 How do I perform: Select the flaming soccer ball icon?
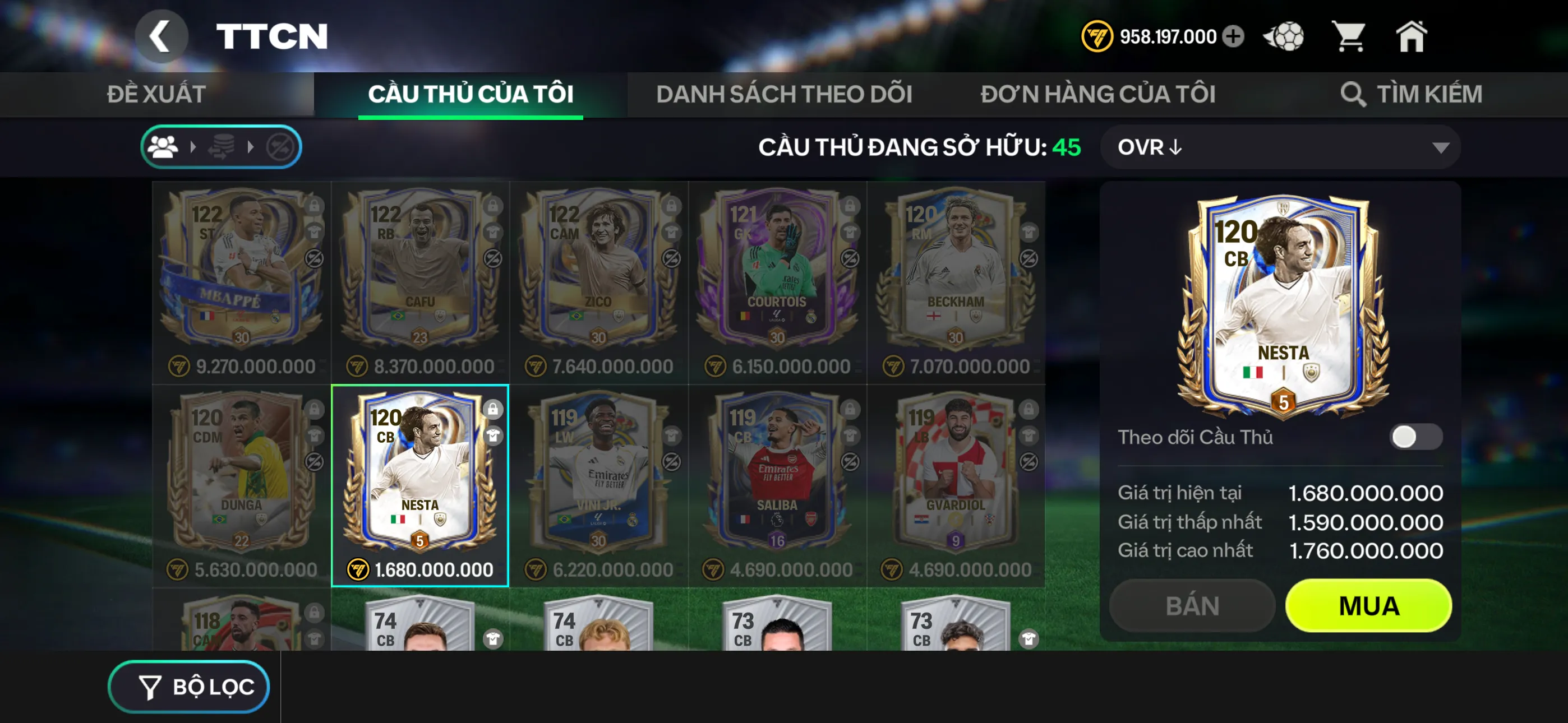click(x=1284, y=36)
